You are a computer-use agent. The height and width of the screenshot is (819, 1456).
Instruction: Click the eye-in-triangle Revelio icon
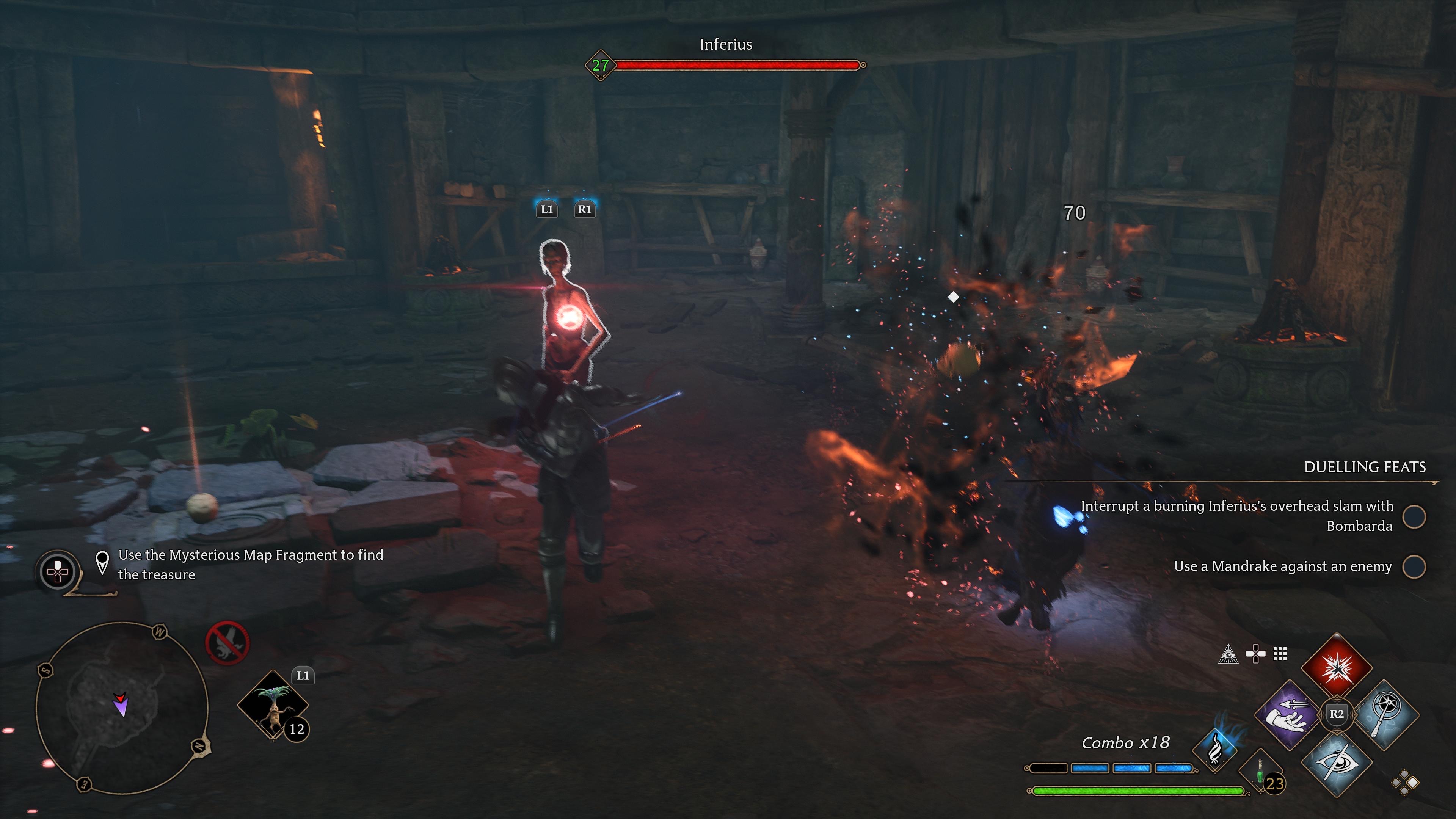click(x=1228, y=654)
